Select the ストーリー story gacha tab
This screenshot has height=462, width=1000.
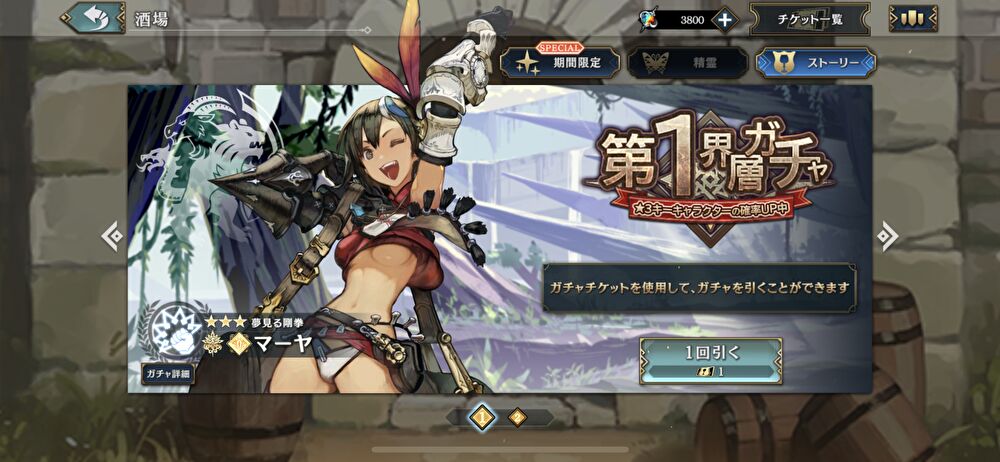coord(815,63)
